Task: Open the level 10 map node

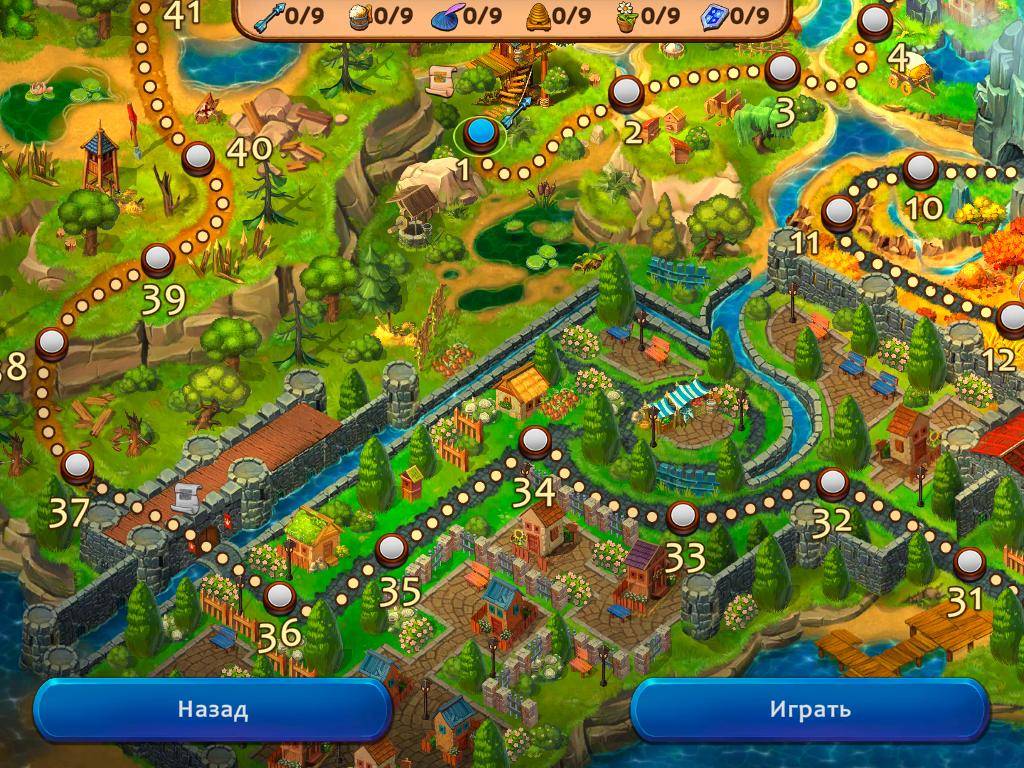Action: tap(920, 169)
